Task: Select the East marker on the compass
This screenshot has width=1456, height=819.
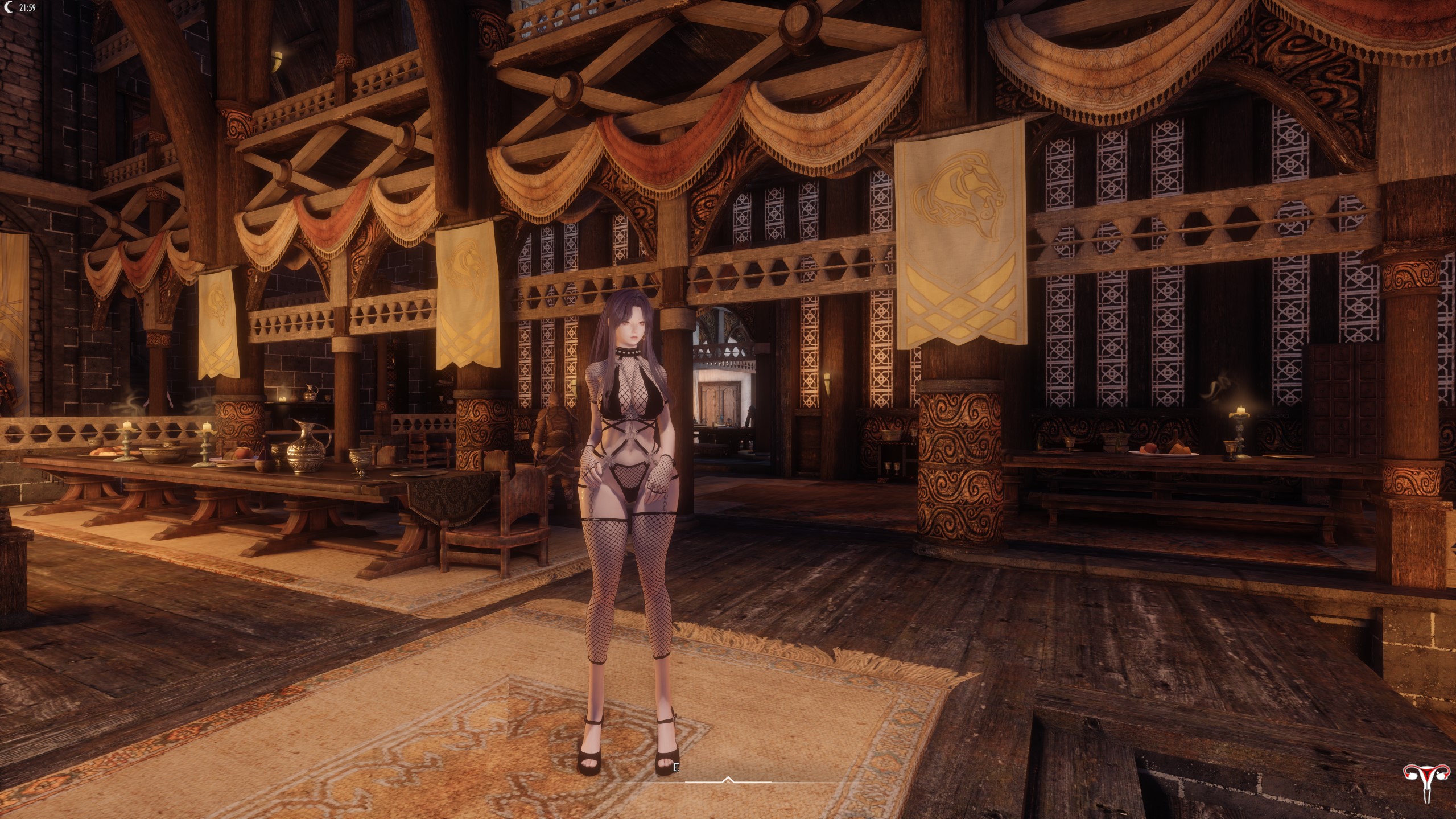Action: pos(675,767)
